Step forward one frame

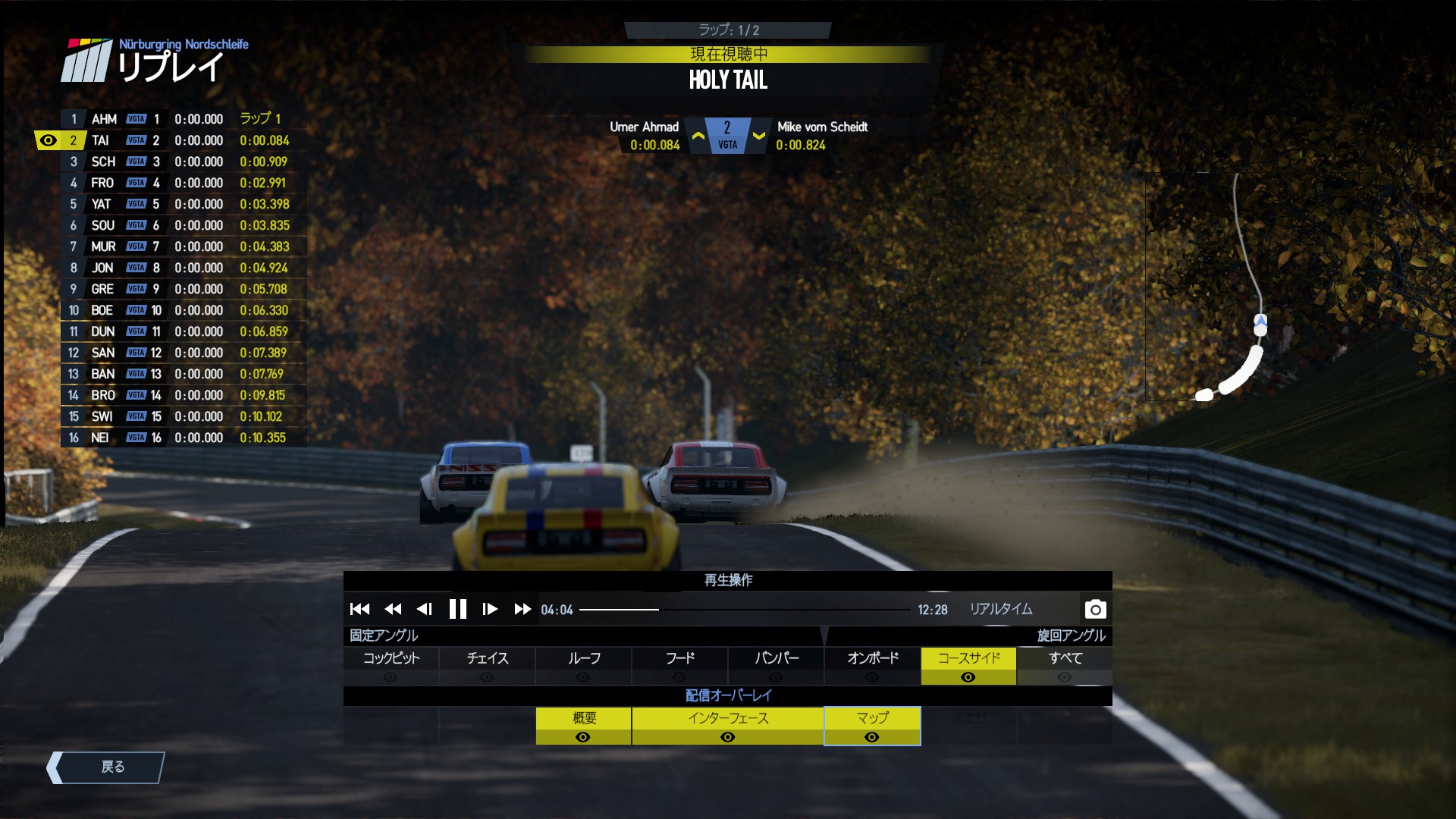pyautogui.click(x=490, y=609)
